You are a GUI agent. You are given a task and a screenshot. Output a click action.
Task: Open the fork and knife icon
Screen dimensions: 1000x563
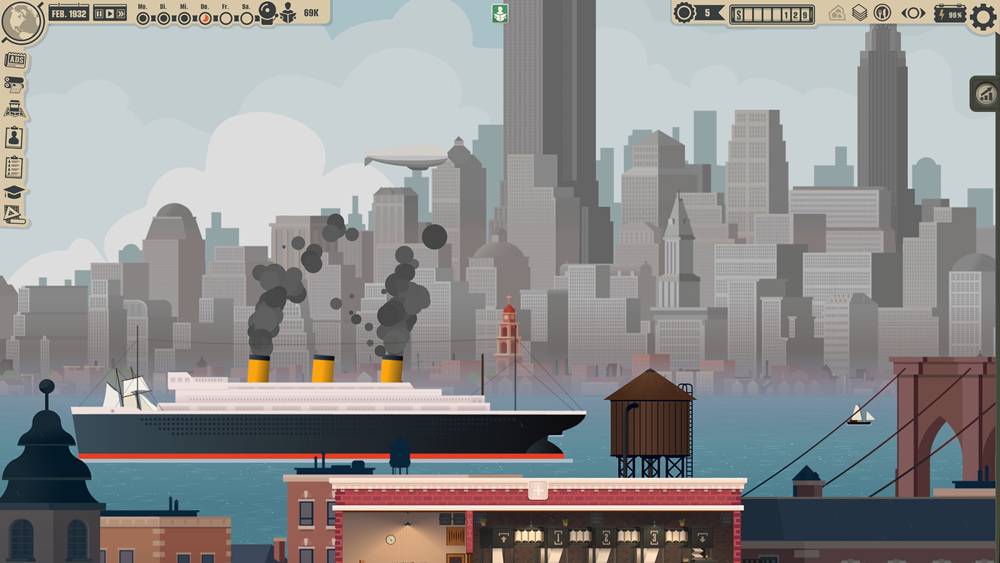coord(882,13)
